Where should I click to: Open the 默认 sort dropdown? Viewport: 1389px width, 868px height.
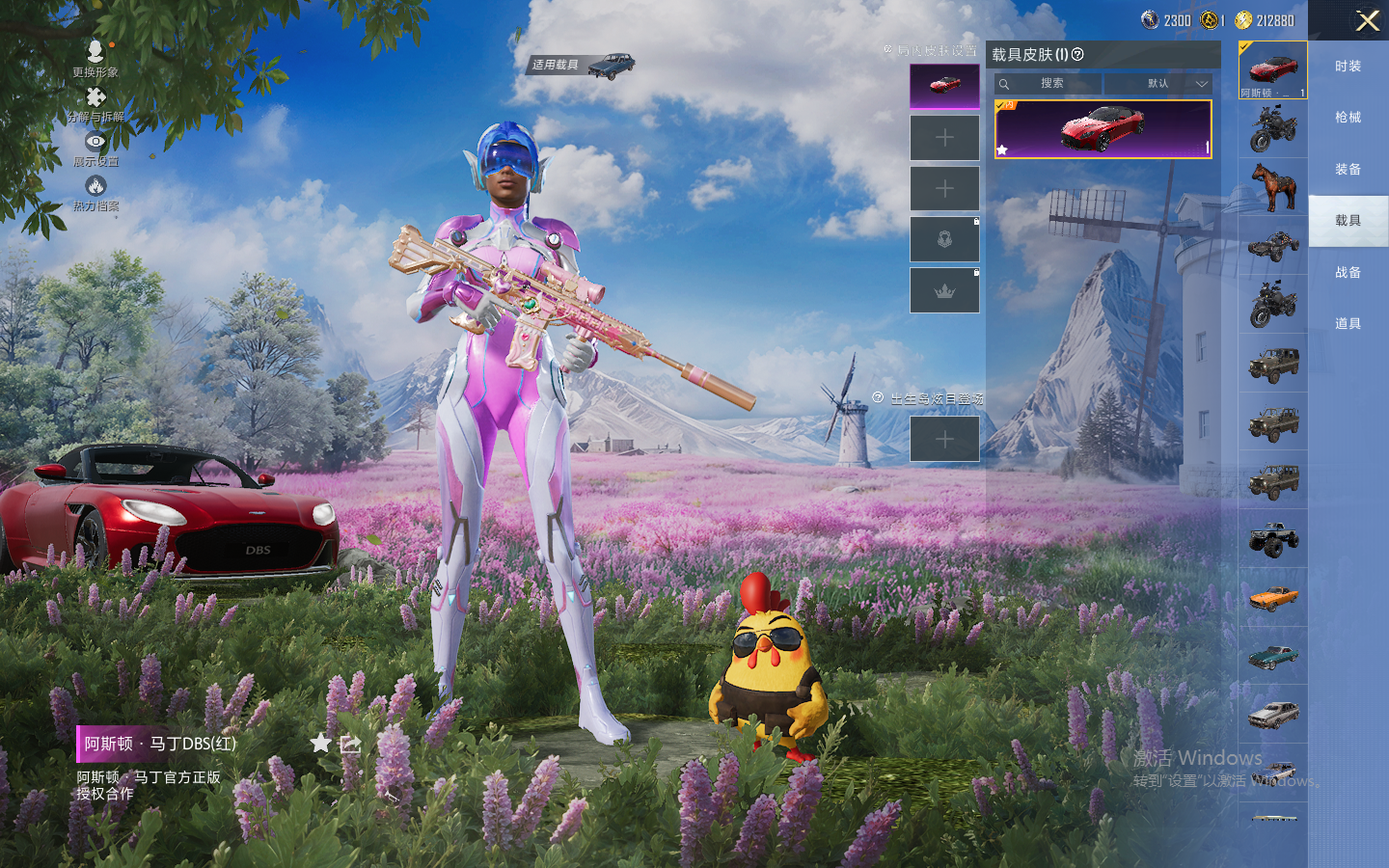click(1158, 84)
